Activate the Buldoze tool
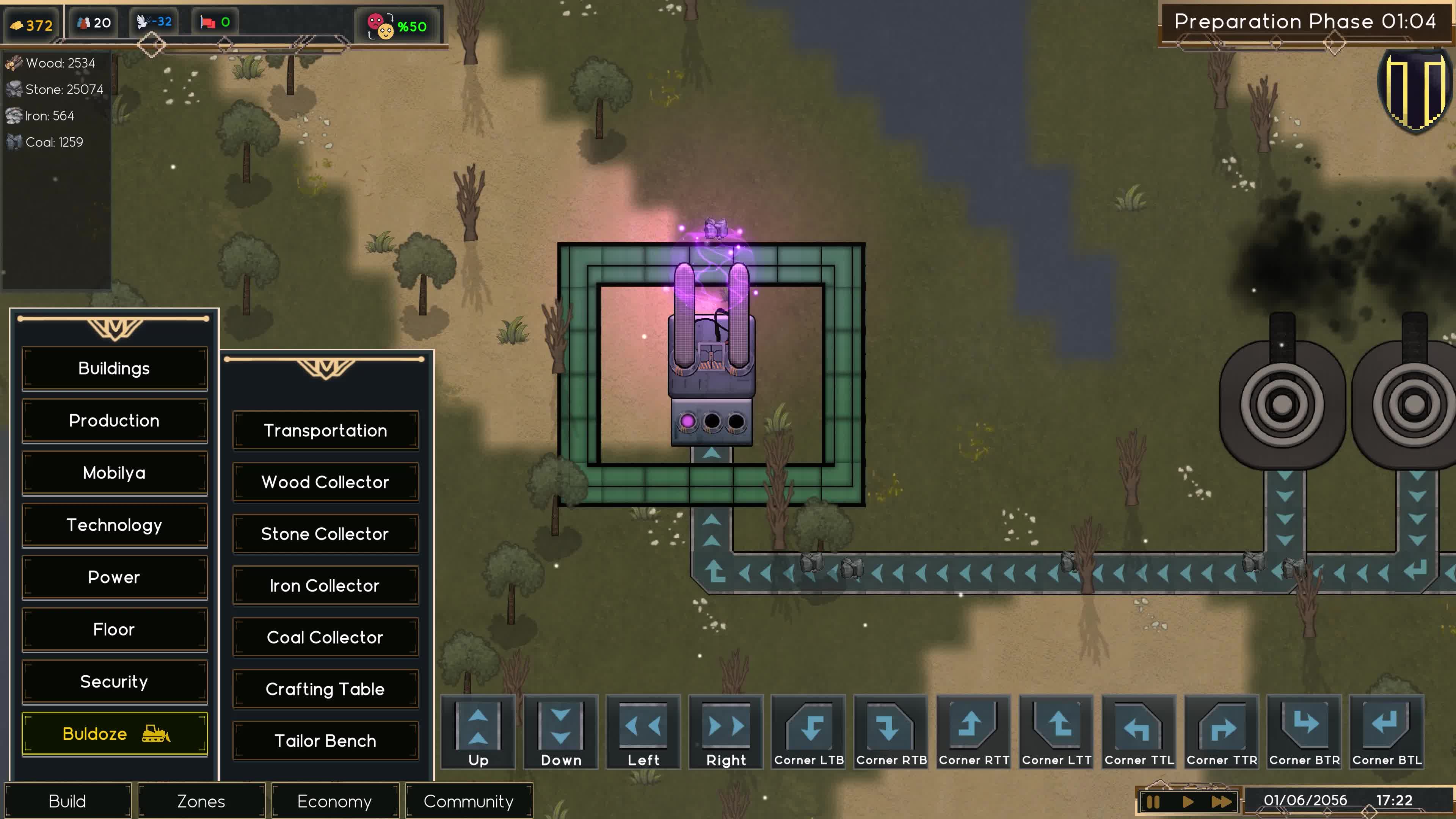The height and width of the screenshot is (819, 1456). tap(114, 734)
